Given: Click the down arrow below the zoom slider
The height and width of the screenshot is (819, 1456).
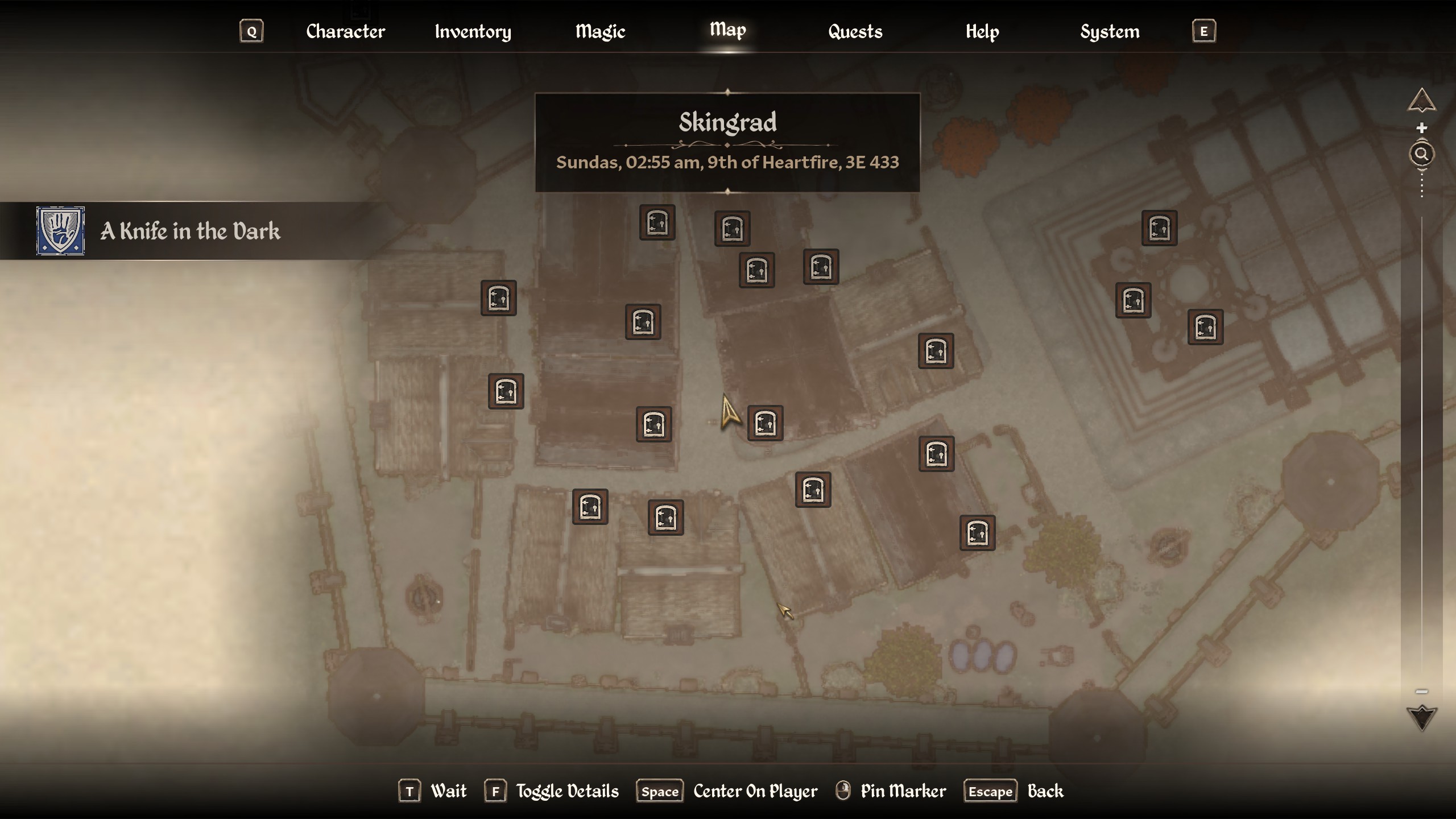Looking at the screenshot, I should (1421, 717).
